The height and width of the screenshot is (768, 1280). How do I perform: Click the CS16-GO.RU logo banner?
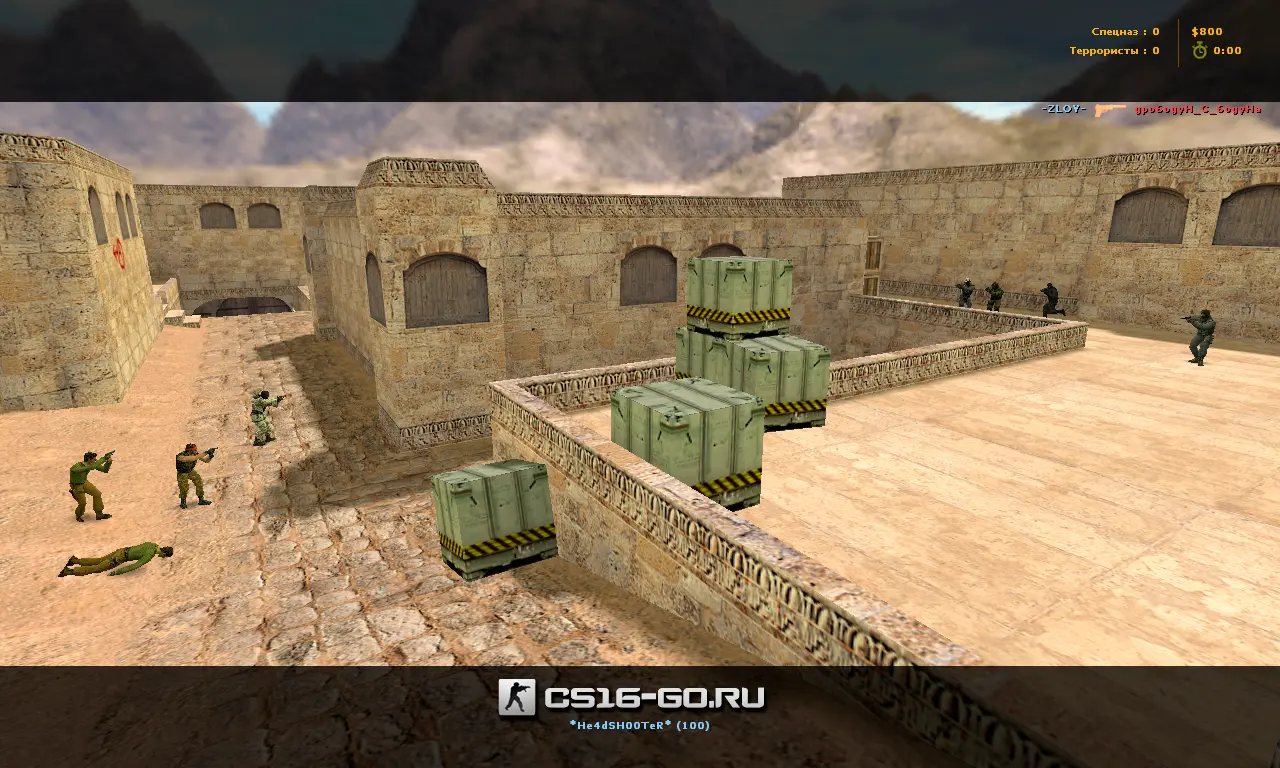point(633,697)
